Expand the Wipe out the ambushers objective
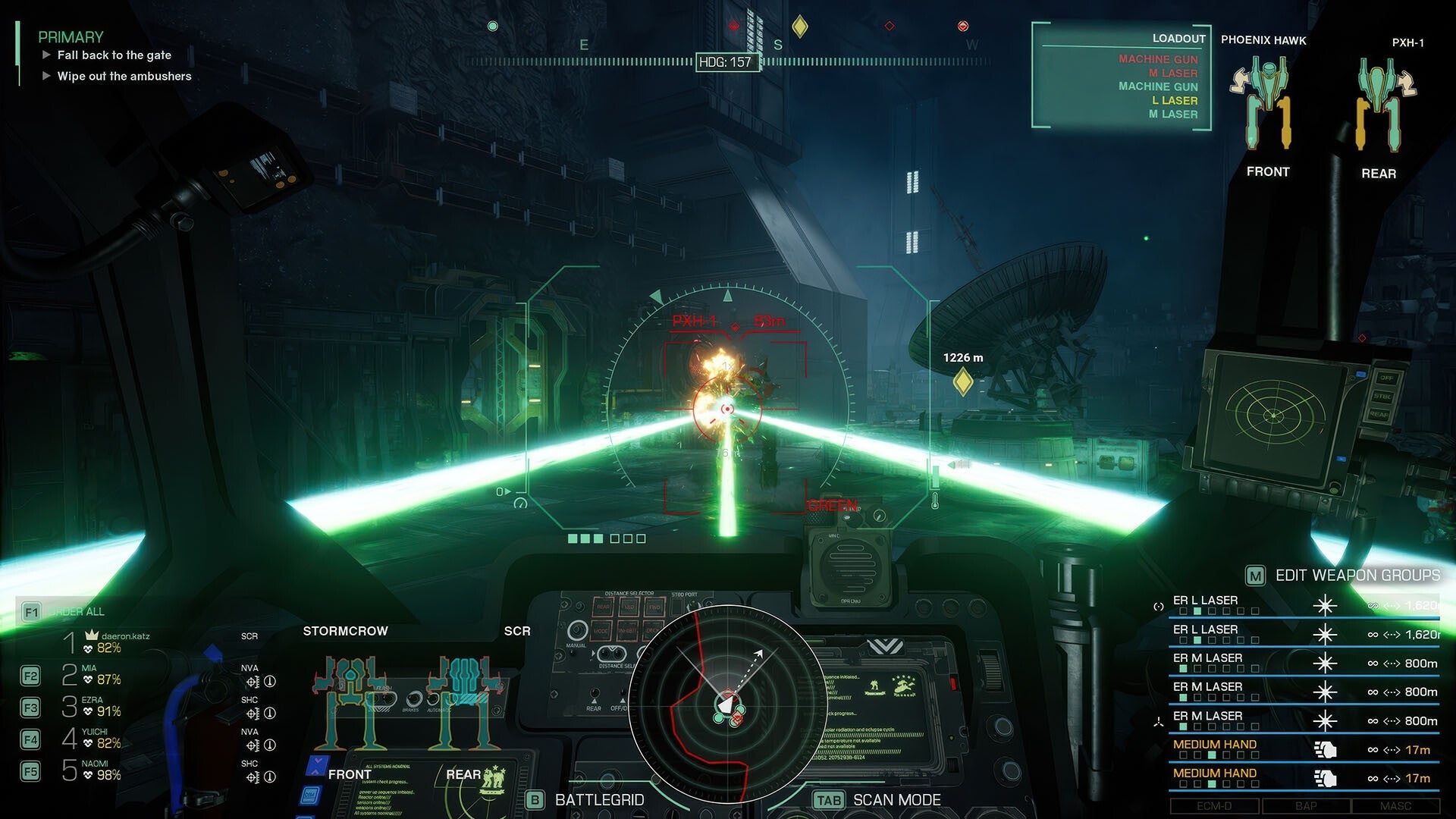This screenshot has width=1456, height=819. (x=47, y=76)
